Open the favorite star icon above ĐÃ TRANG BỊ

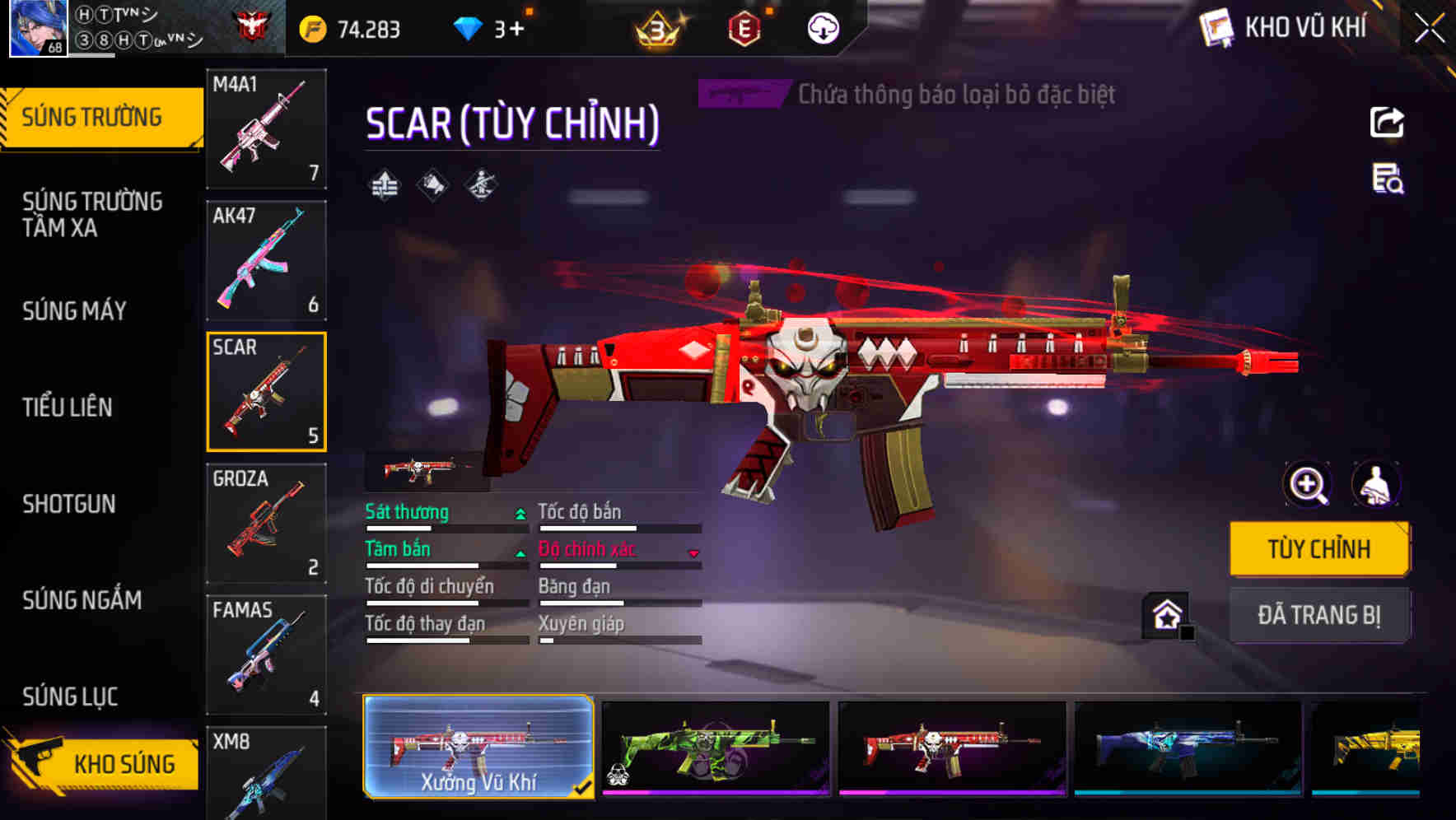click(x=1167, y=613)
